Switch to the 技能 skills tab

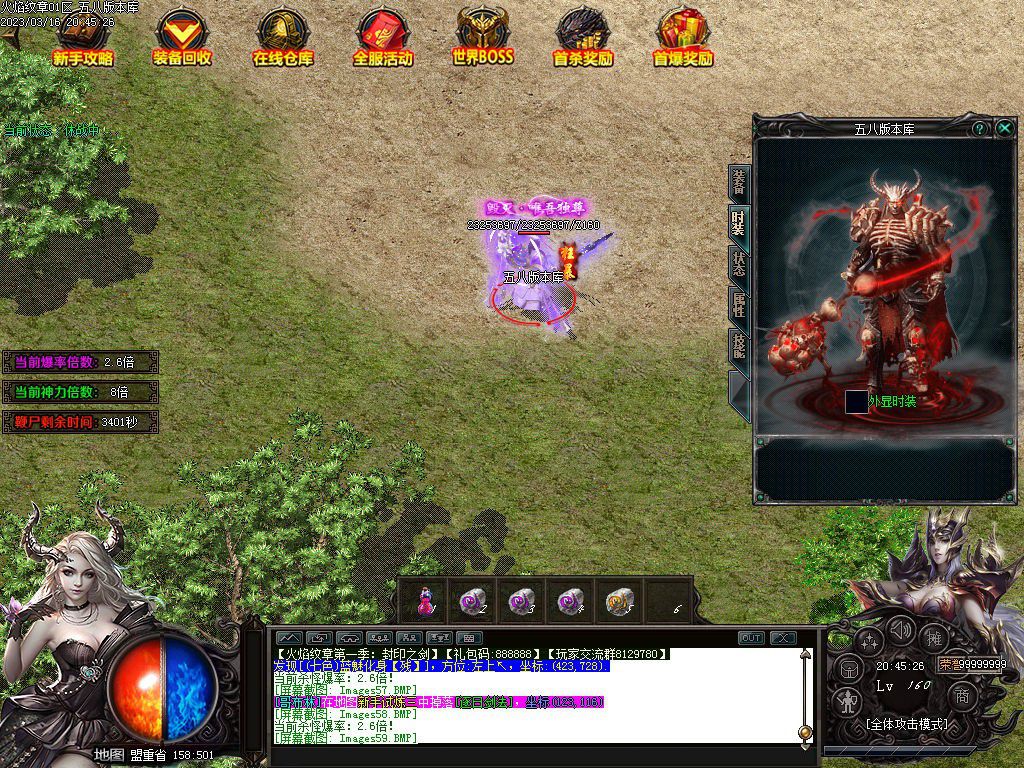point(738,345)
